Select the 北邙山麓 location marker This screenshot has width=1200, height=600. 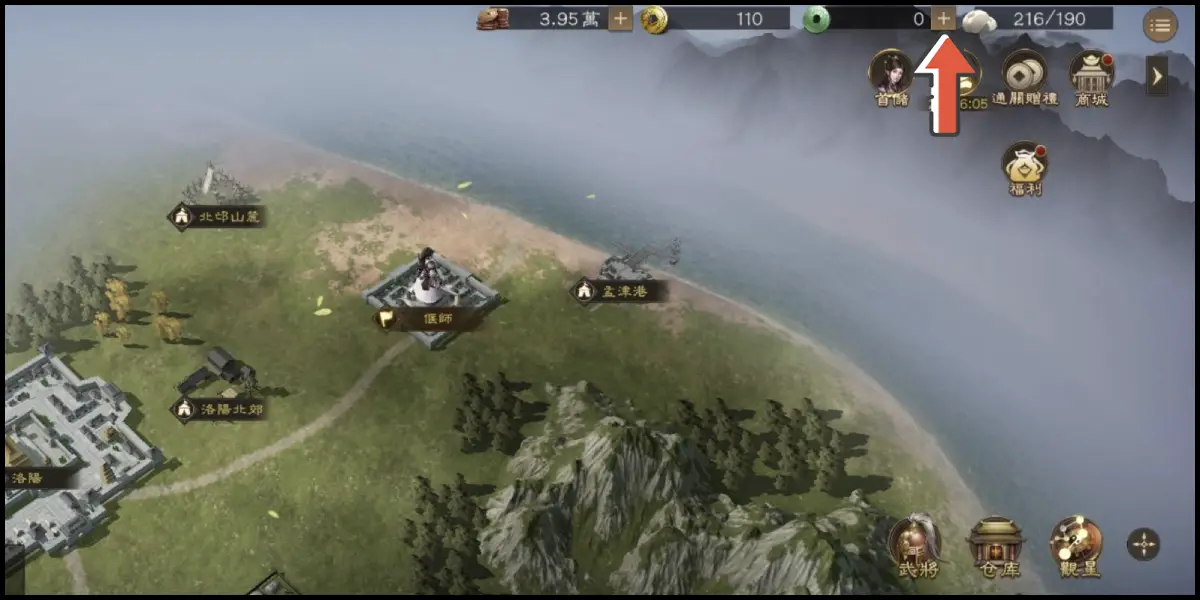(x=218, y=216)
